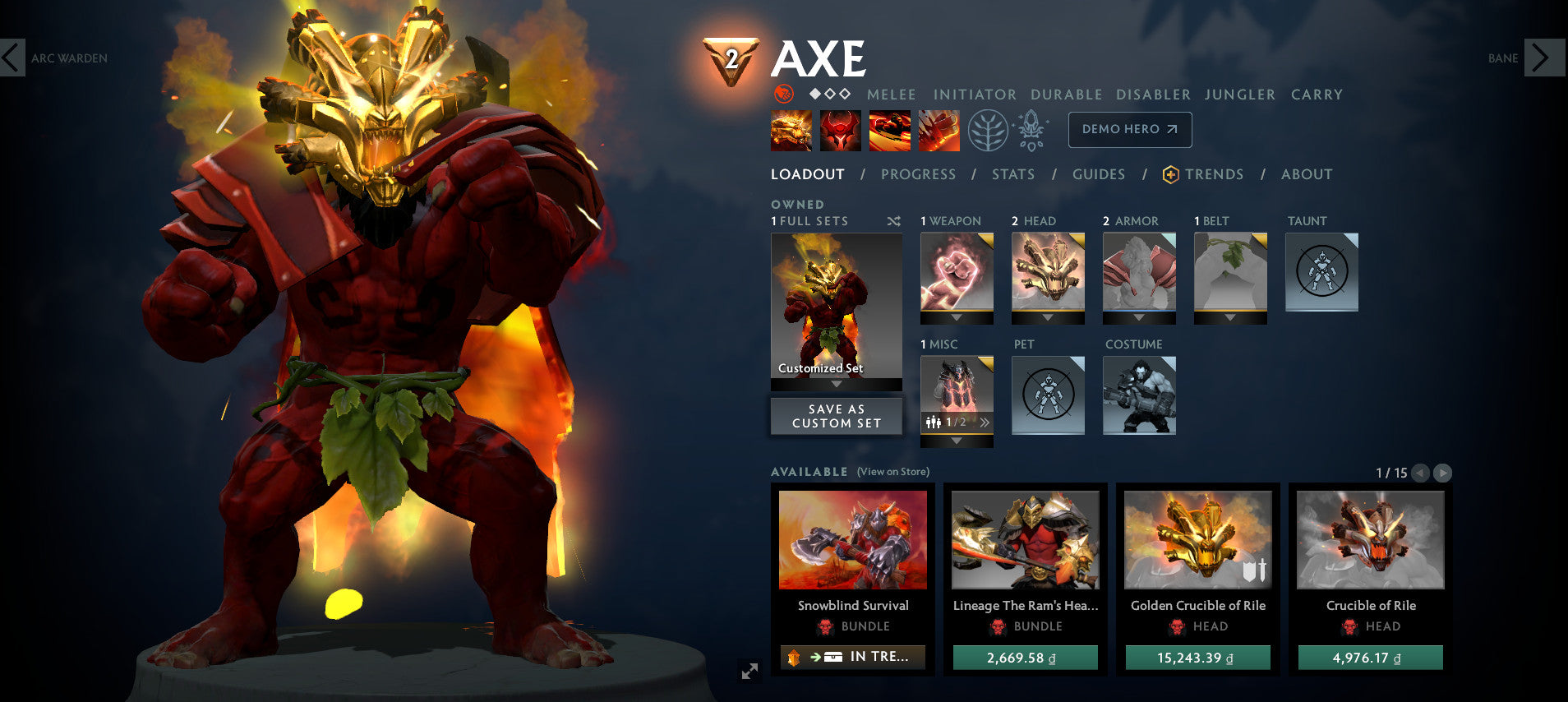Click the Demo Hero button
The width and height of the screenshot is (1568, 702).
pos(1130,129)
